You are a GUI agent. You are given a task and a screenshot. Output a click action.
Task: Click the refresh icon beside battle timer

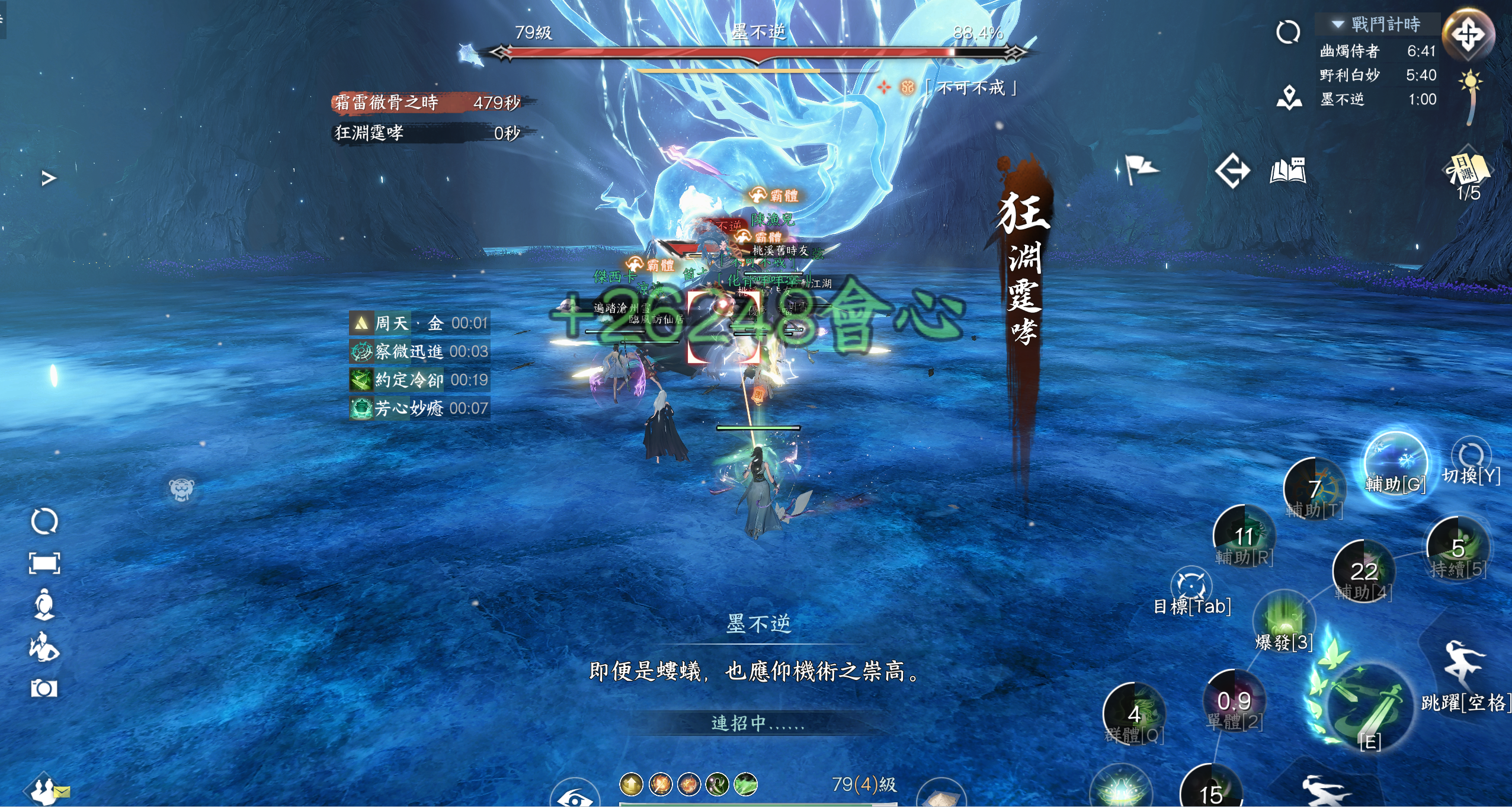tap(1287, 33)
